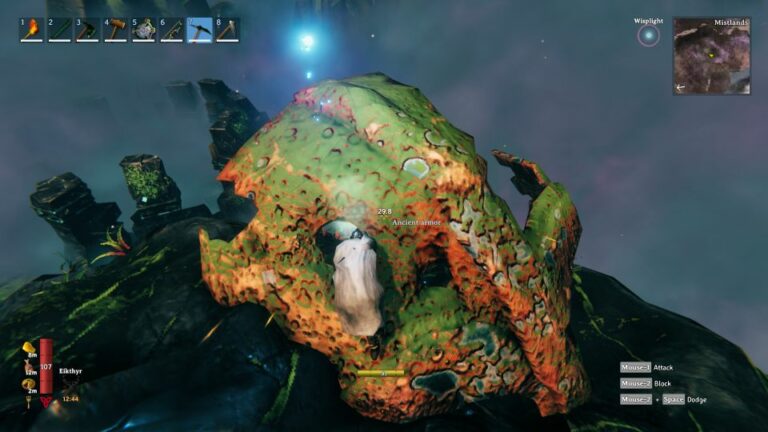The width and height of the screenshot is (768, 432).
Task: Click the meat food icon with 12m timer
Action: [x=29, y=366]
